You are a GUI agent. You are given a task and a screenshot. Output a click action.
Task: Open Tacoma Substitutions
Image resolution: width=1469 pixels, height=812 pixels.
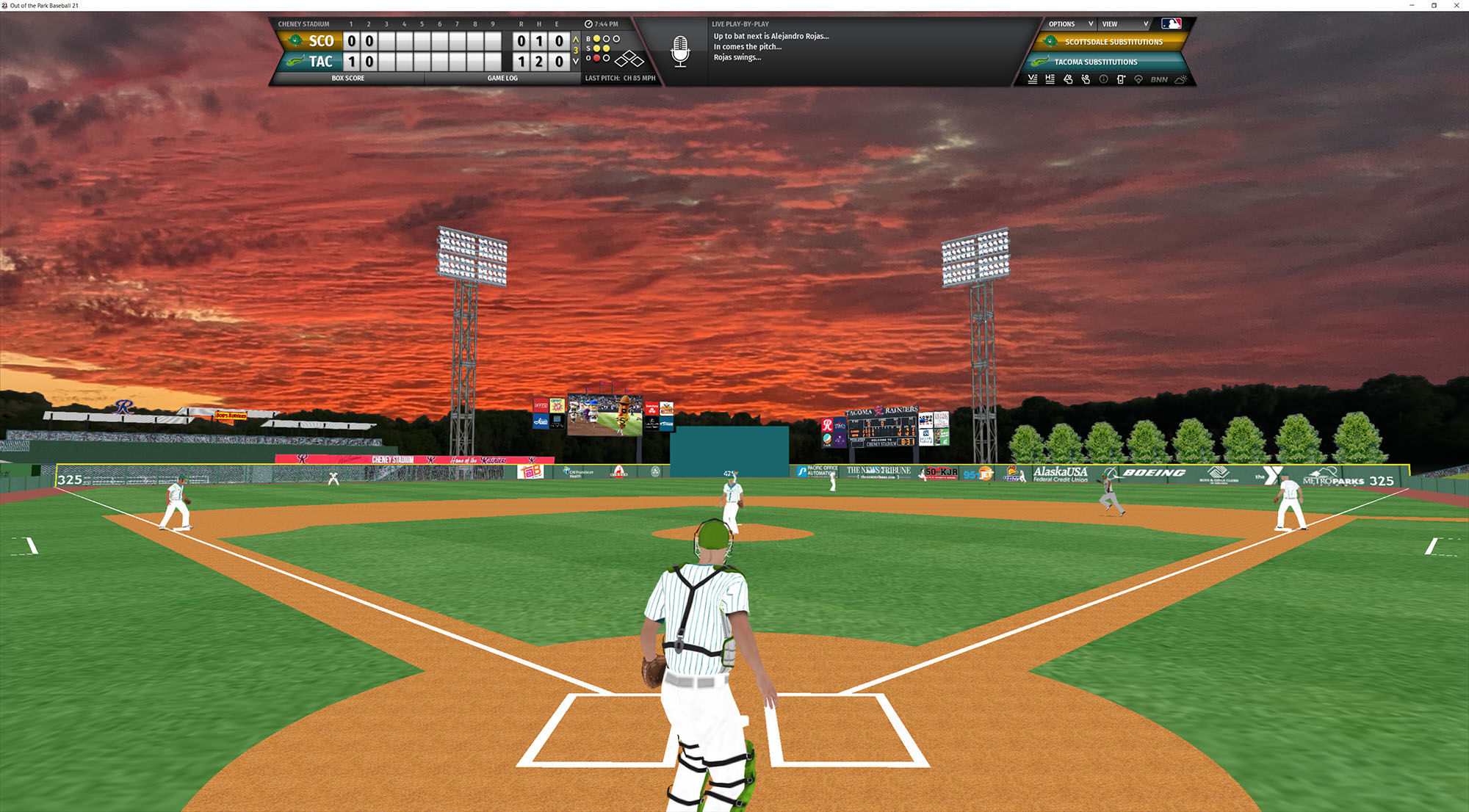click(x=1095, y=62)
